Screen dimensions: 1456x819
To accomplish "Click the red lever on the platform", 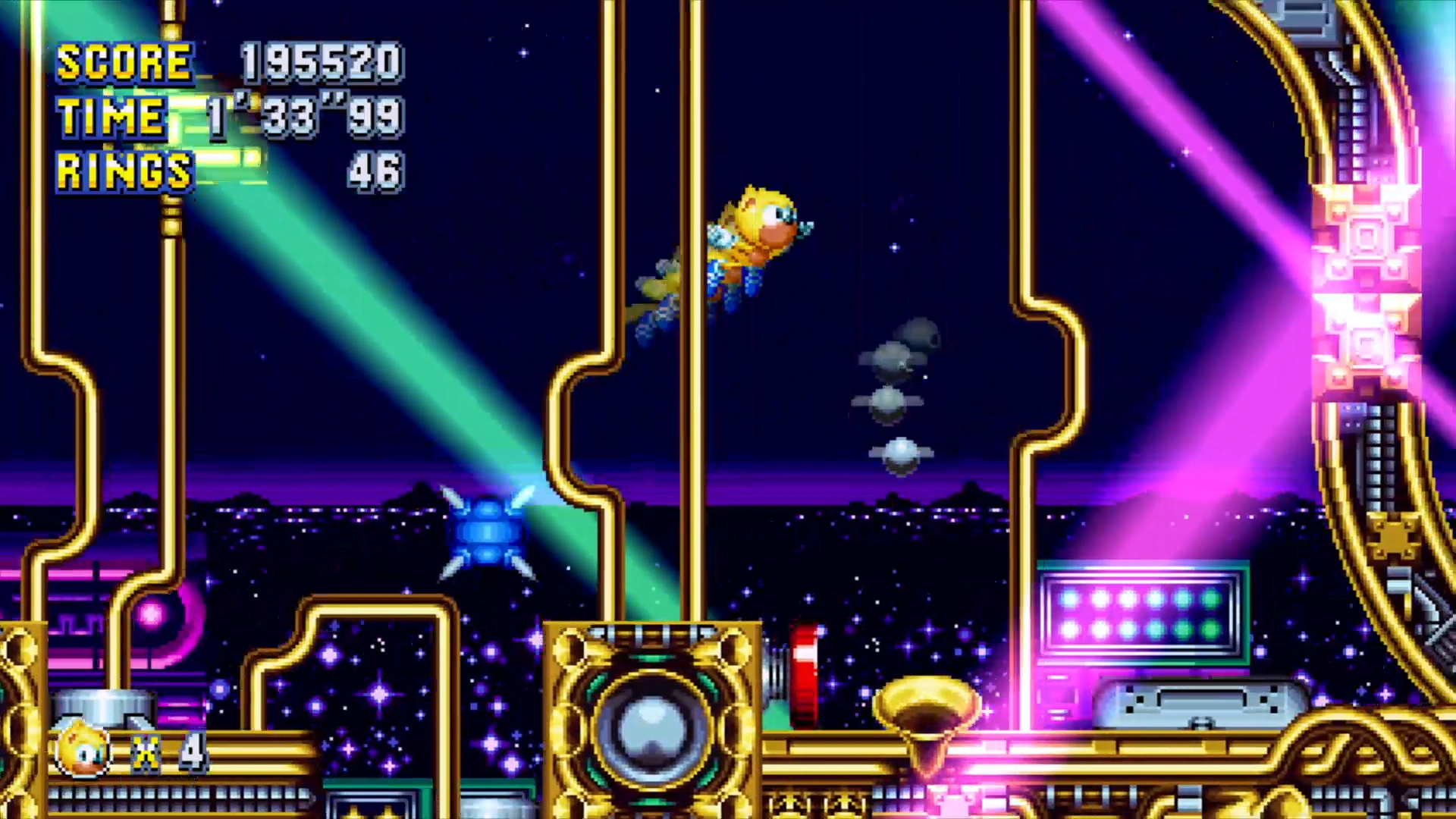I will pyautogui.click(x=805, y=675).
